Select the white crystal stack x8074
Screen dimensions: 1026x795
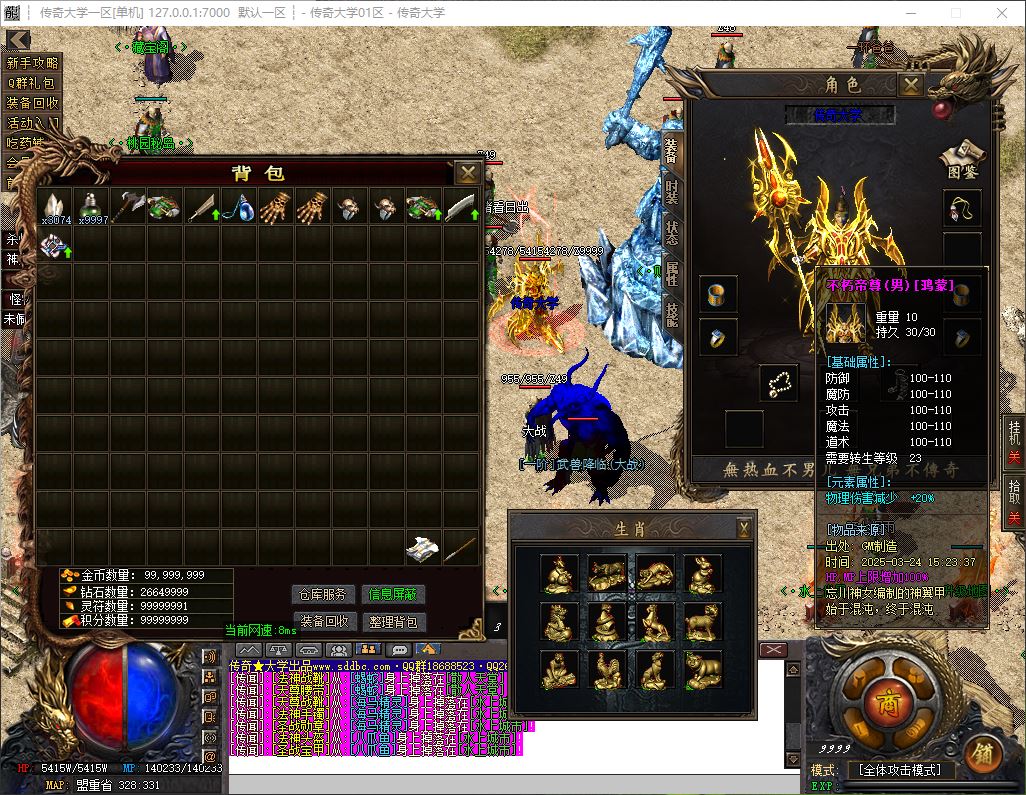[x=55, y=207]
